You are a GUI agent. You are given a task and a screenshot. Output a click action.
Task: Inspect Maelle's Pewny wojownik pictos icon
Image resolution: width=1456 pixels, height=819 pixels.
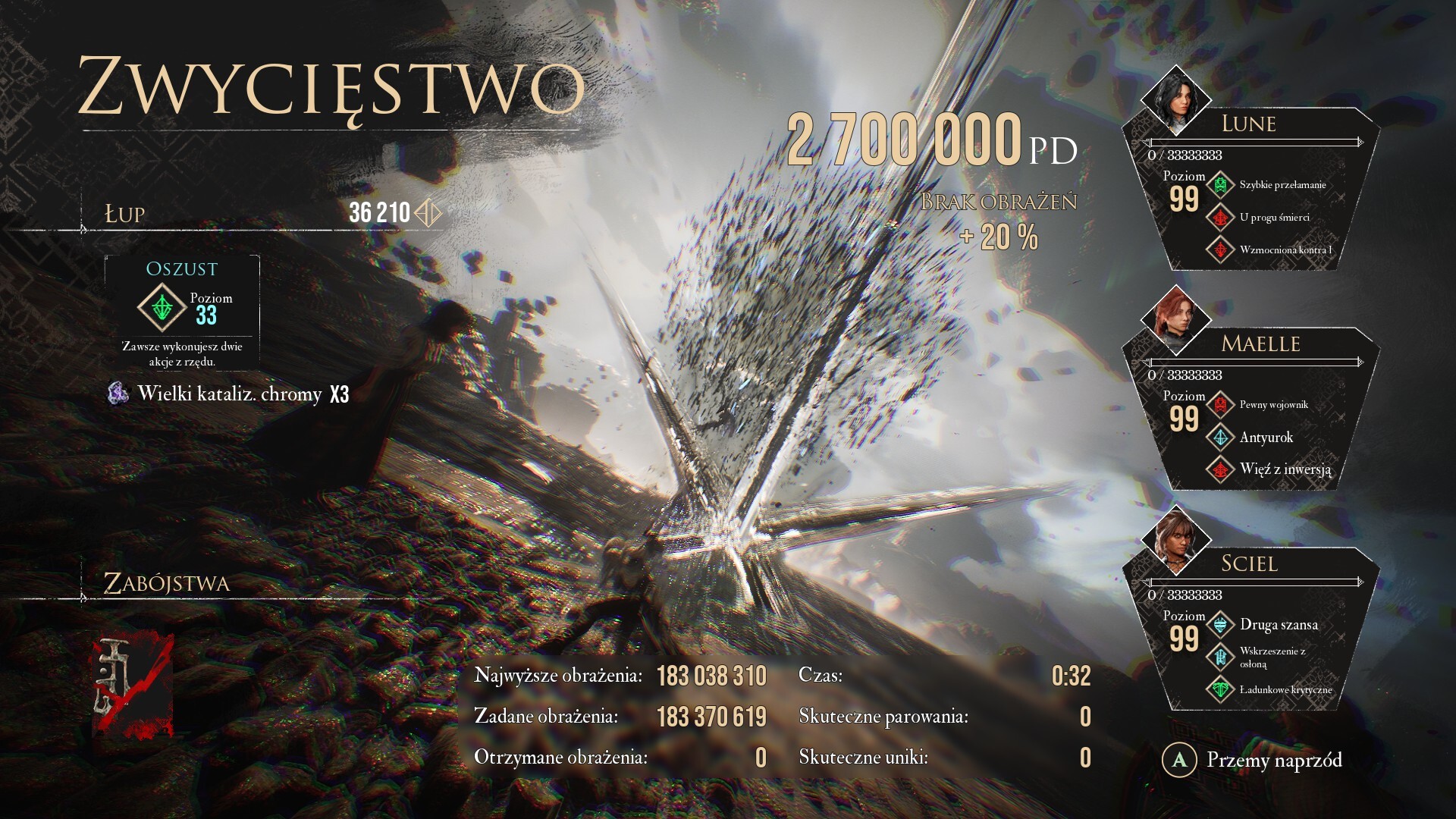(x=1220, y=405)
